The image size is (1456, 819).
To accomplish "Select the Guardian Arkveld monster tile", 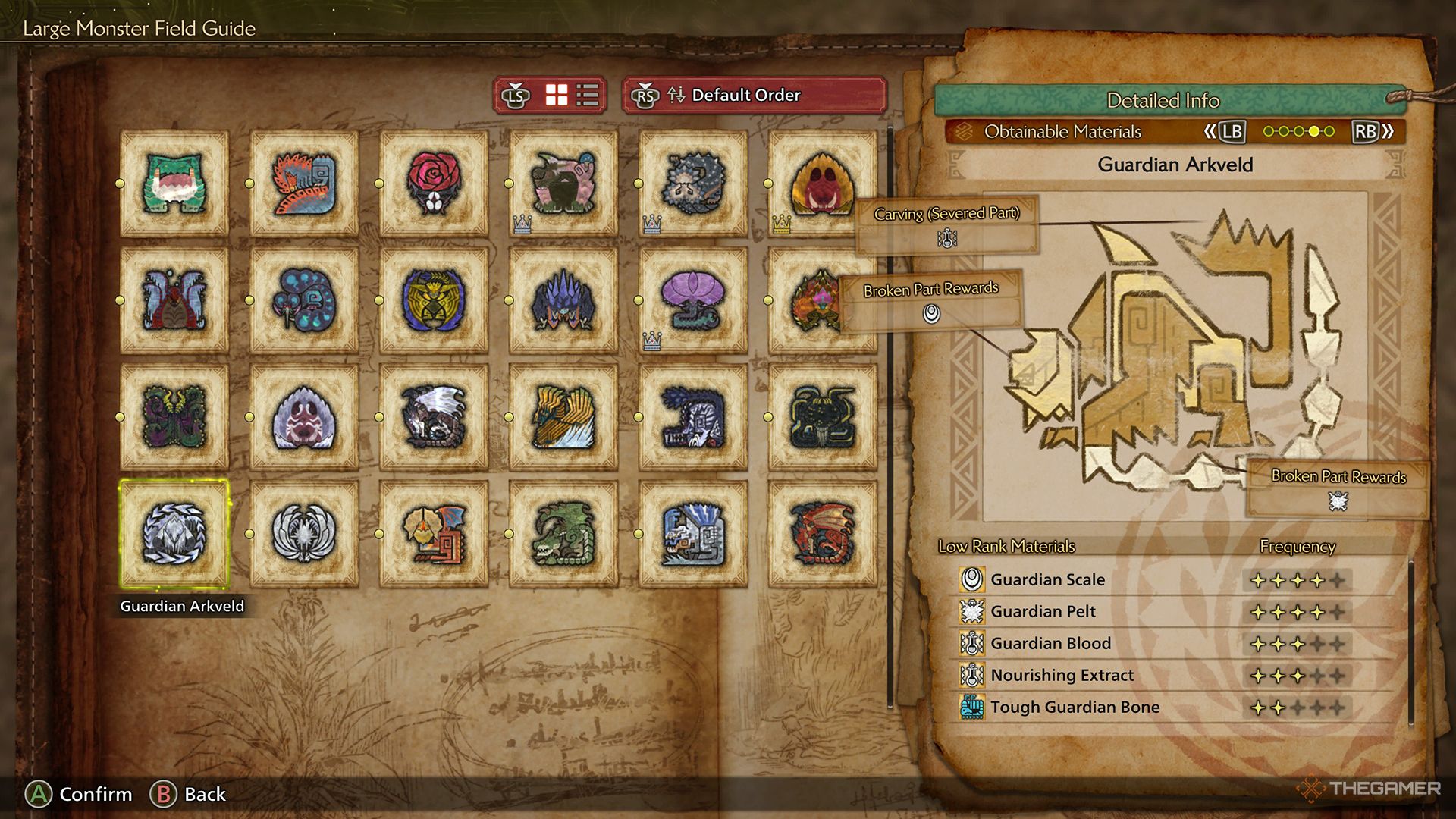I will (174, 534).
